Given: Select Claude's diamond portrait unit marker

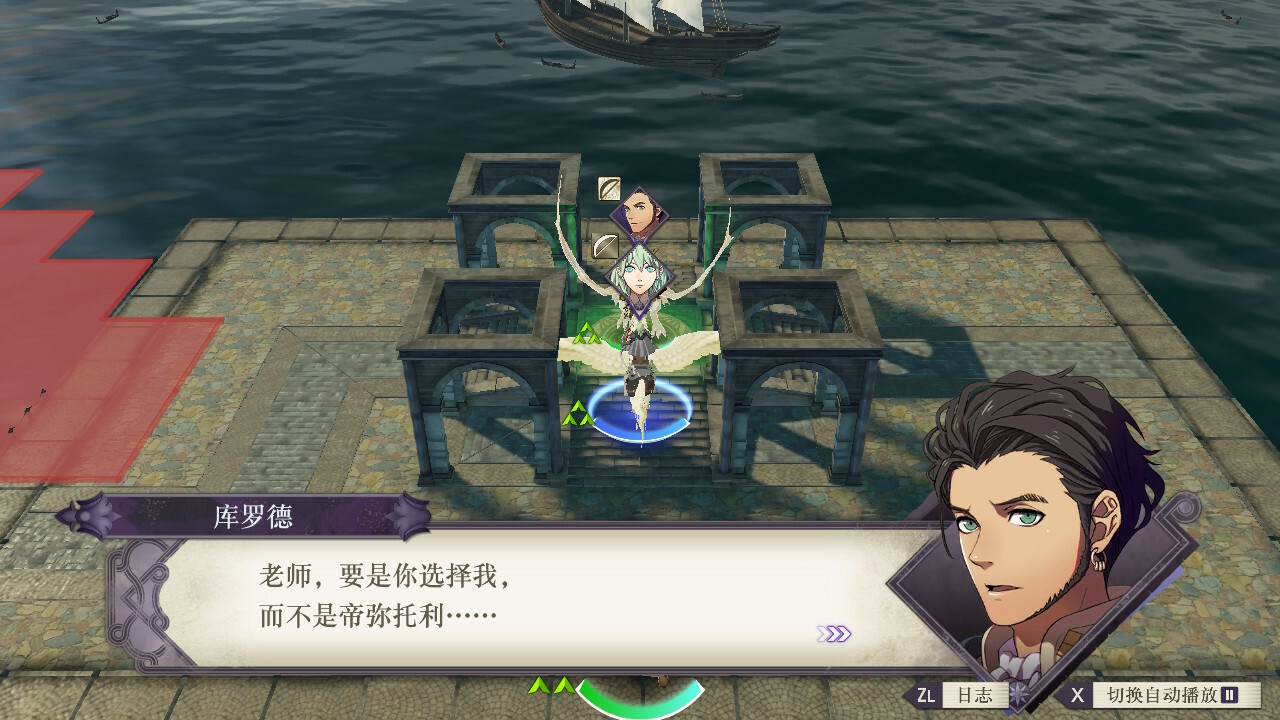Looking at the screenshot, I should 637,211.
